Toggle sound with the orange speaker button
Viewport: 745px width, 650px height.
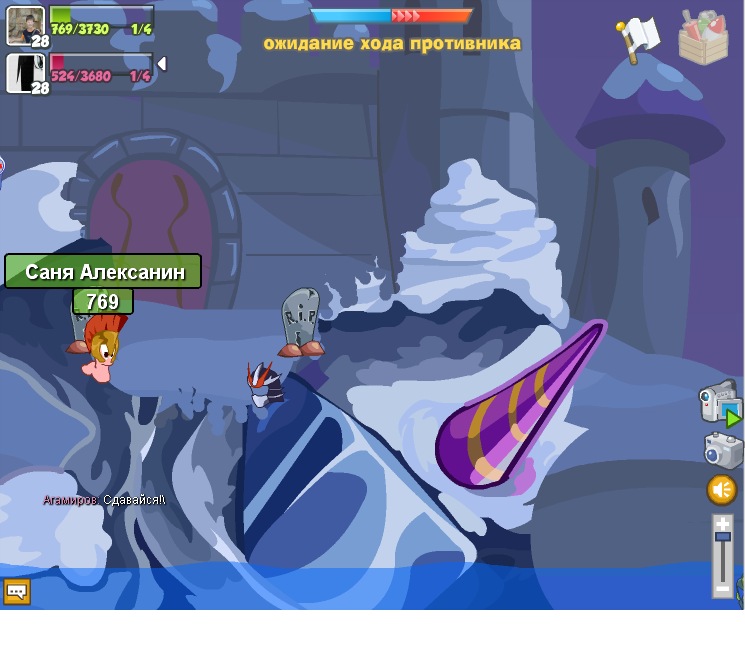pyautogui.click(x=722, y=490)
